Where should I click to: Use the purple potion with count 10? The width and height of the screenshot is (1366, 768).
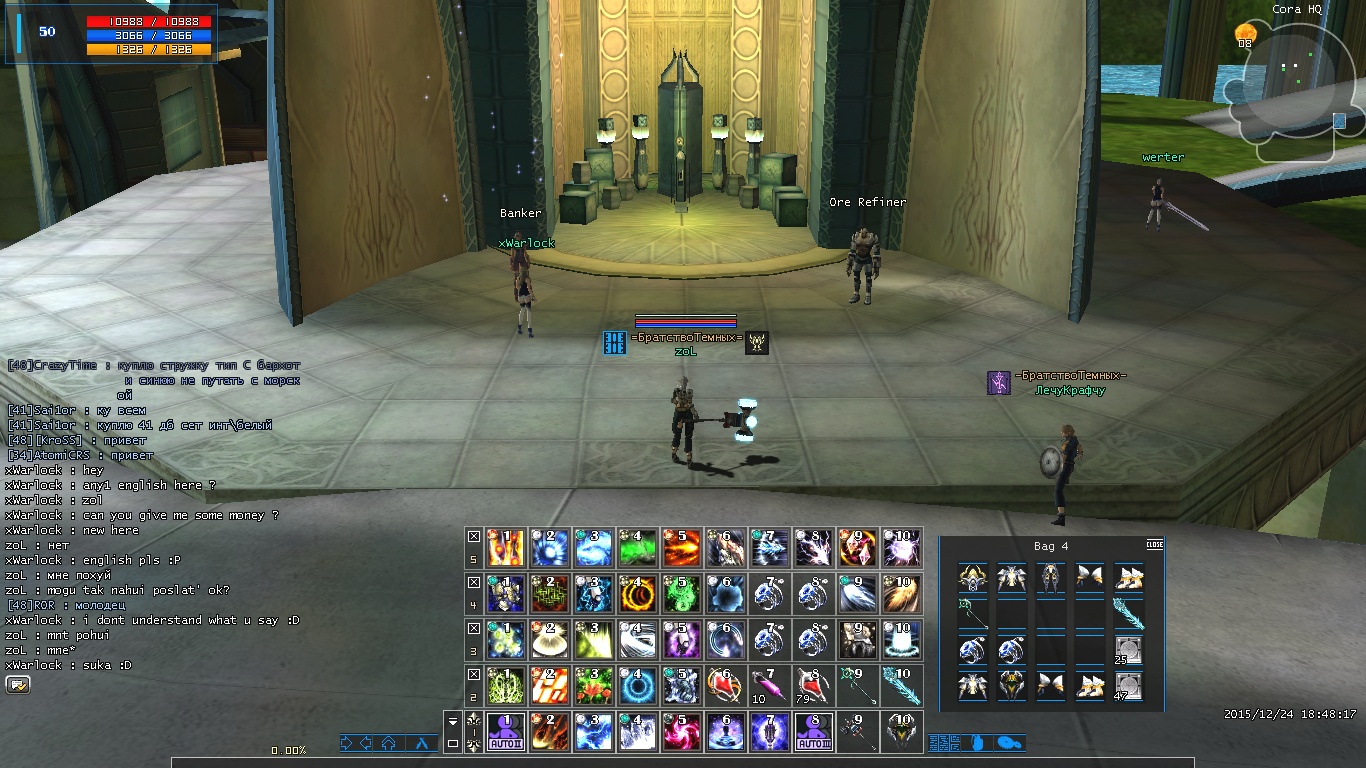tap(770, 685)
